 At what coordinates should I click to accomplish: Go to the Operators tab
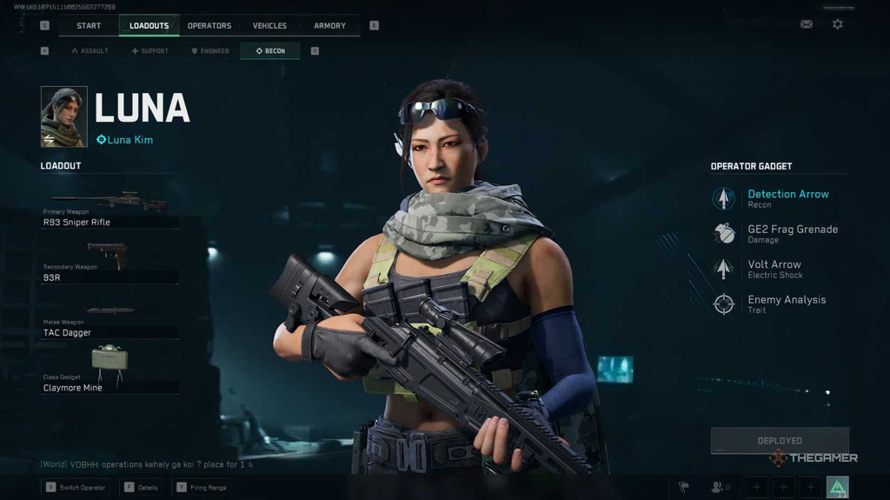coord(209,26)
